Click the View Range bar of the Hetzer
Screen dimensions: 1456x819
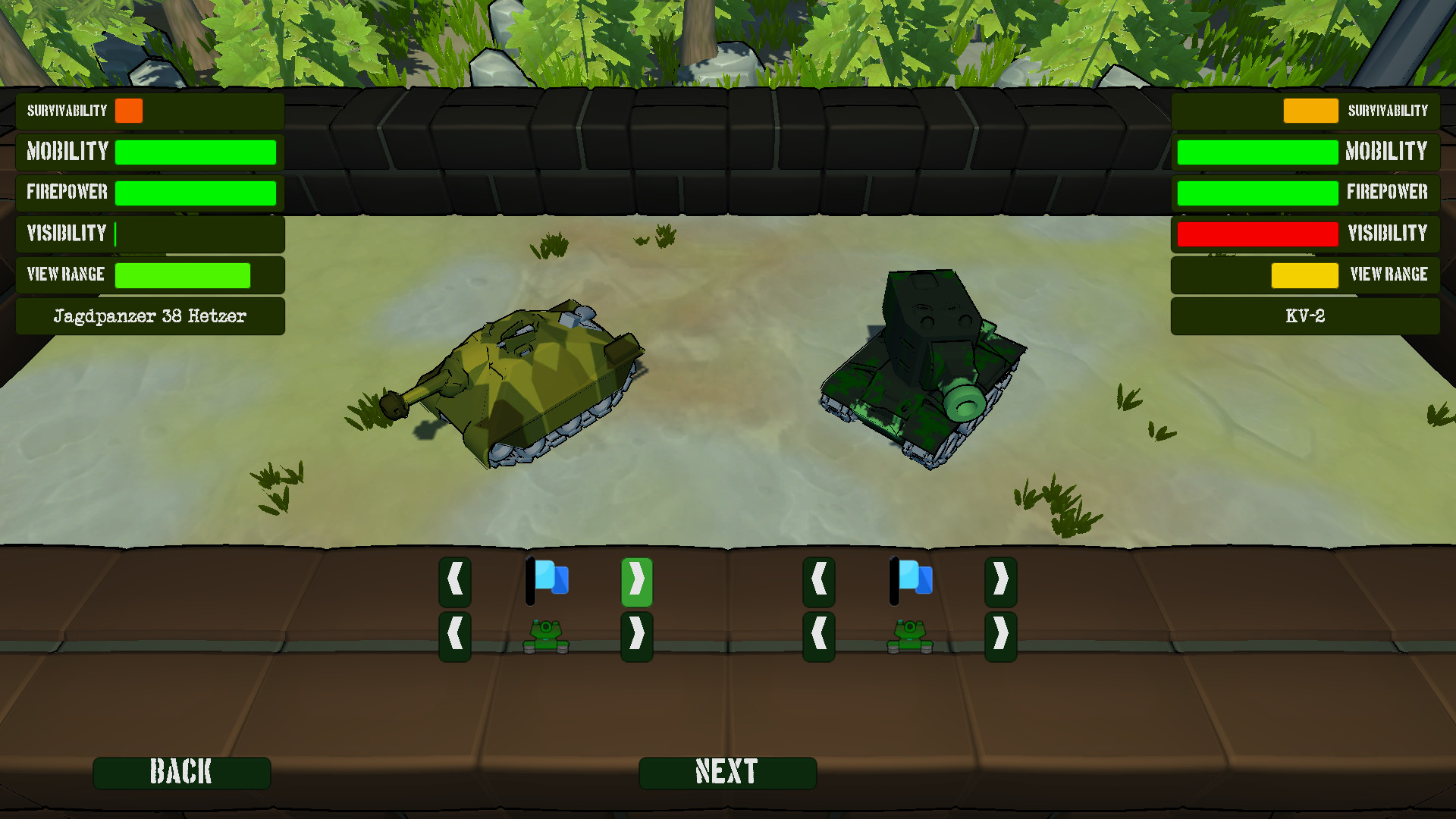(182, 275)
